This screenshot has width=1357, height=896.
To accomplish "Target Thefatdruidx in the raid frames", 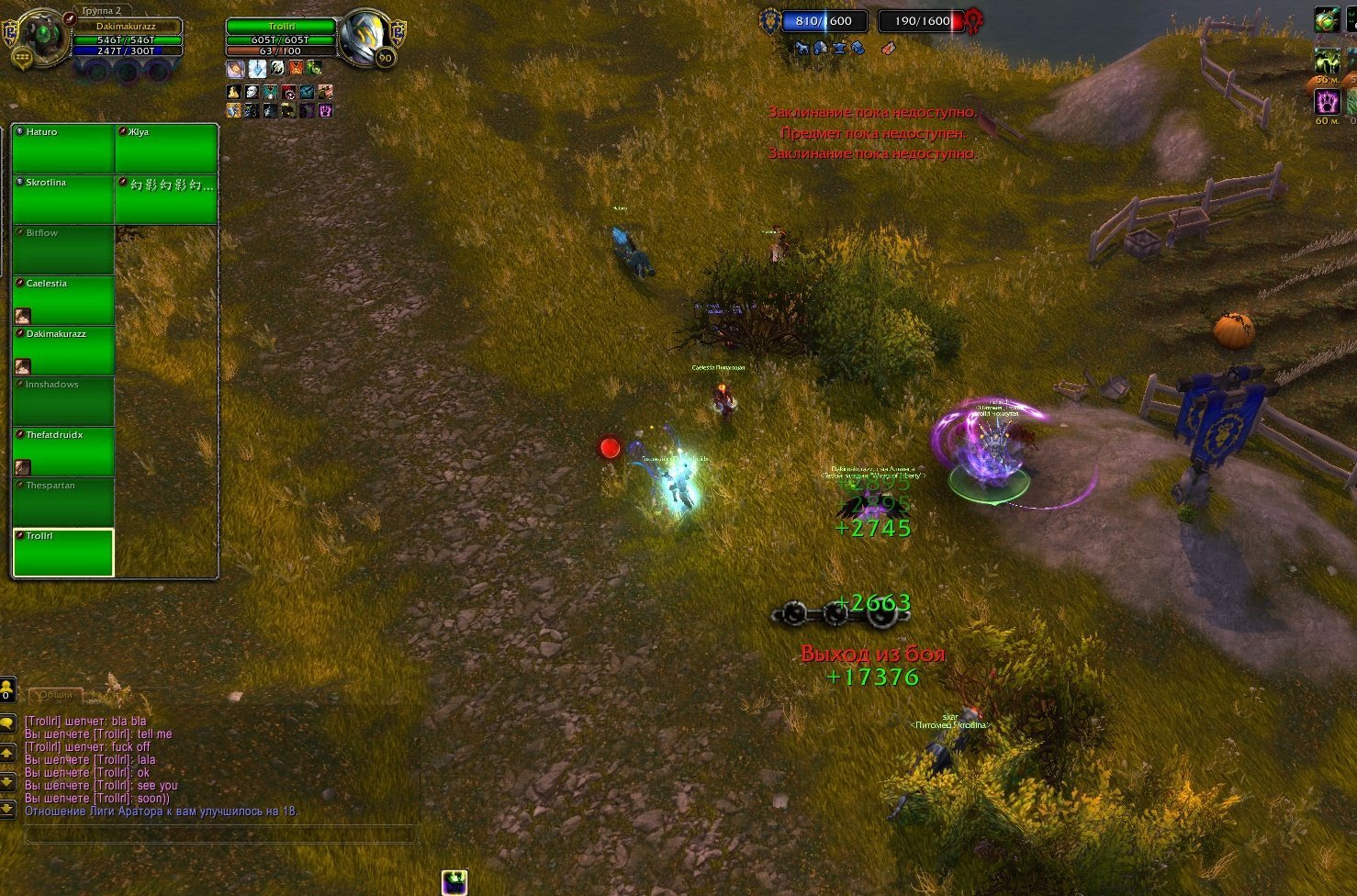I will coord(63,452).
